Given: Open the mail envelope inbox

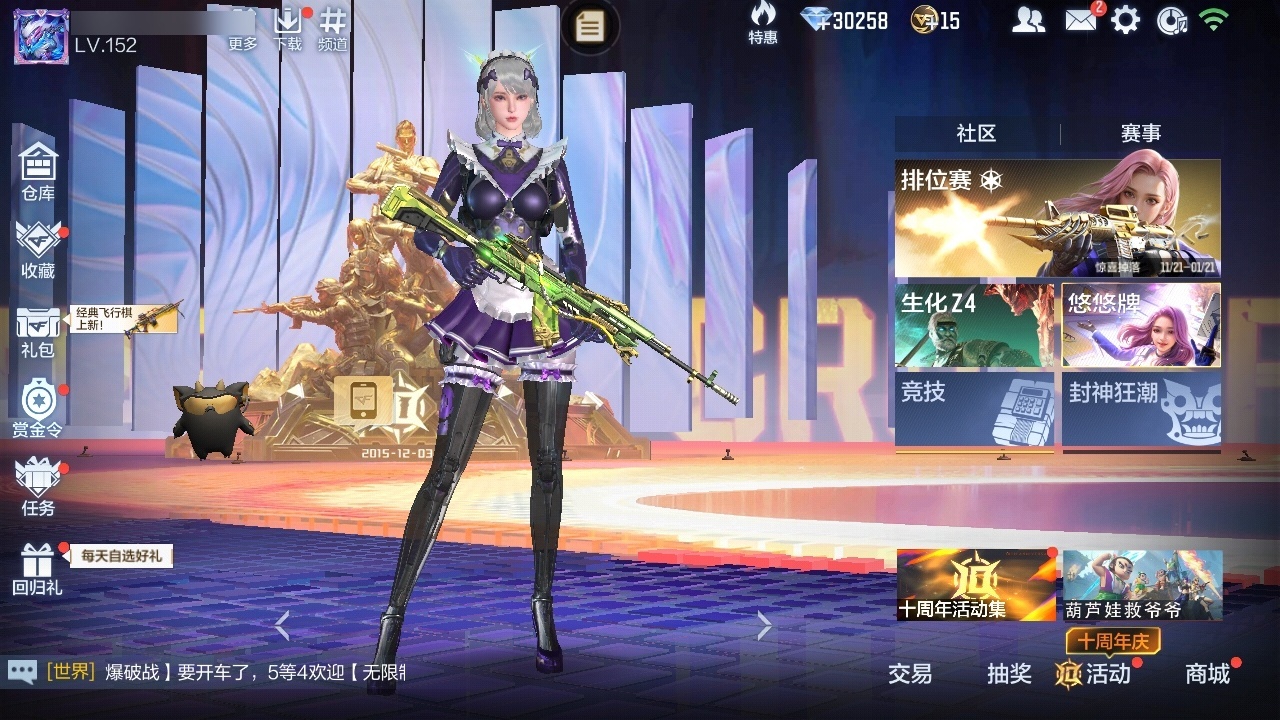Looking at the screenshot, I should (1080, 20).
